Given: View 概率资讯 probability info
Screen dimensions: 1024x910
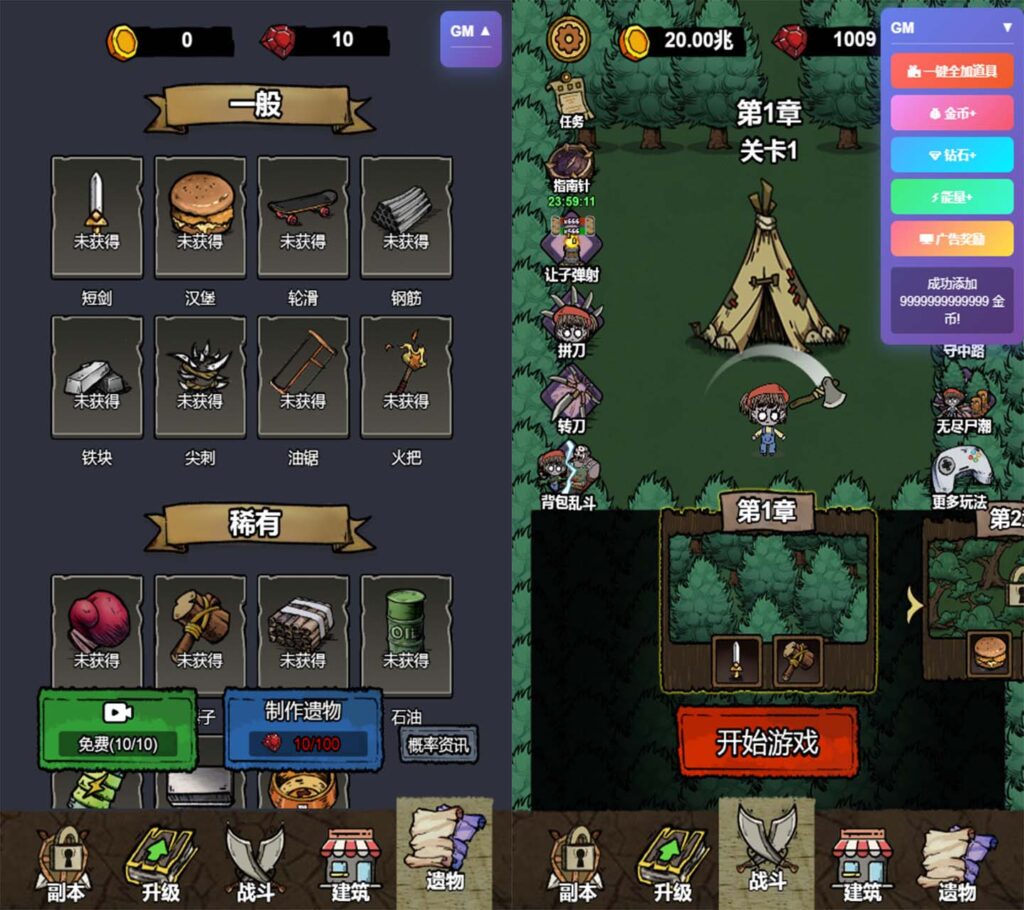Looking at the screenshot, I should [437, 743].
